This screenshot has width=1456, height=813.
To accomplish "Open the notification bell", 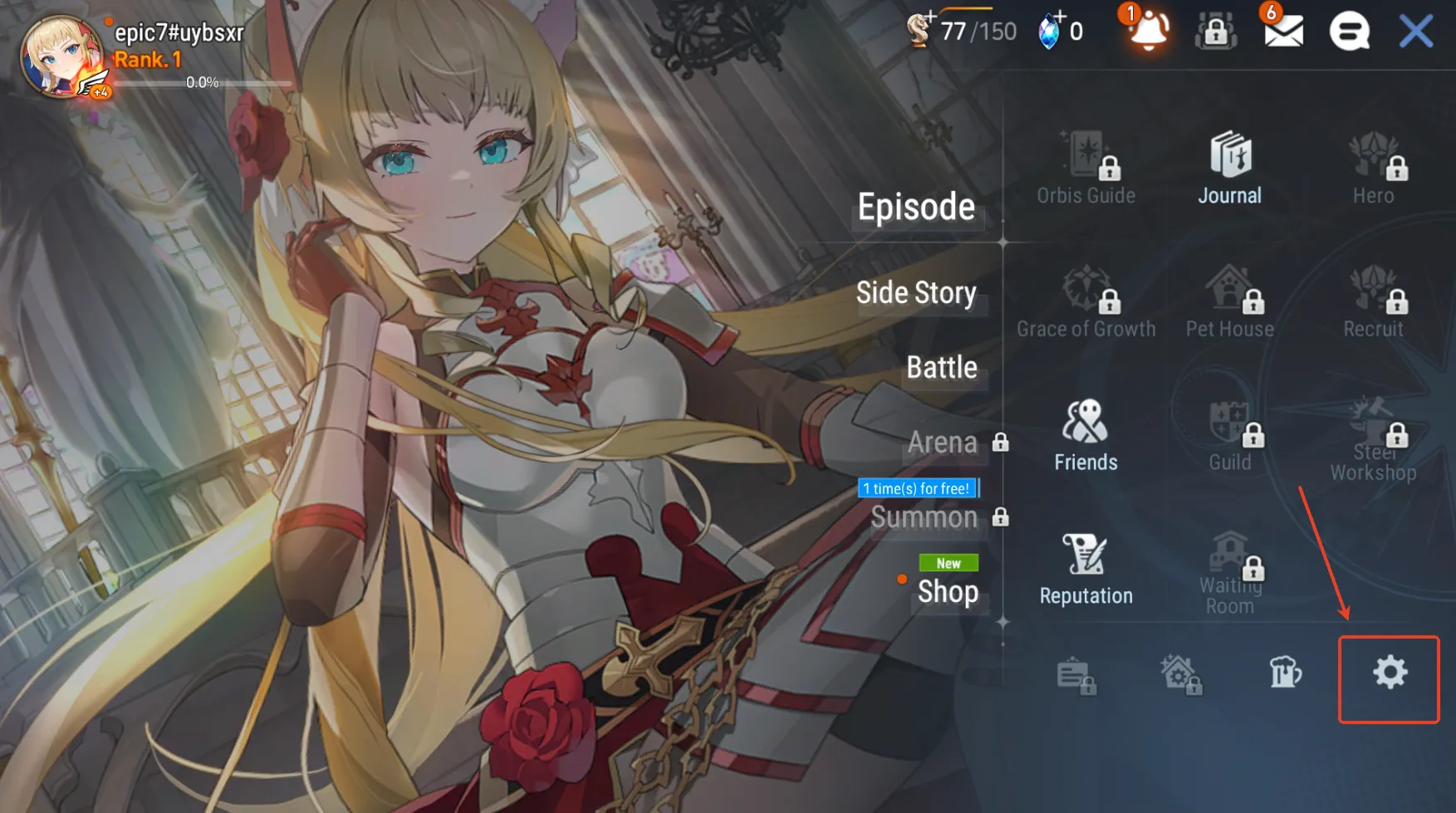I will [x=1150, y=32].
